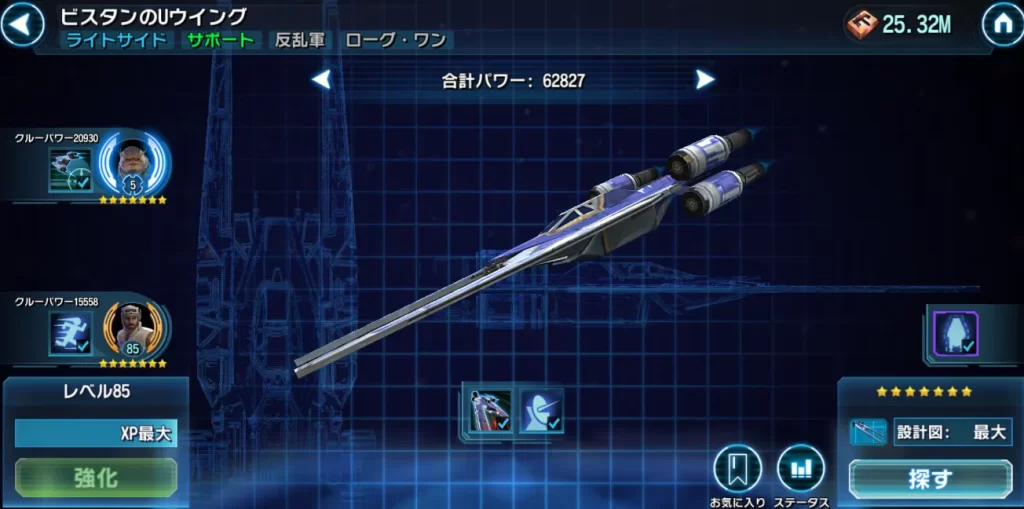Open the ステータス stats panel
1024x509 pixels.
(800, 469)
